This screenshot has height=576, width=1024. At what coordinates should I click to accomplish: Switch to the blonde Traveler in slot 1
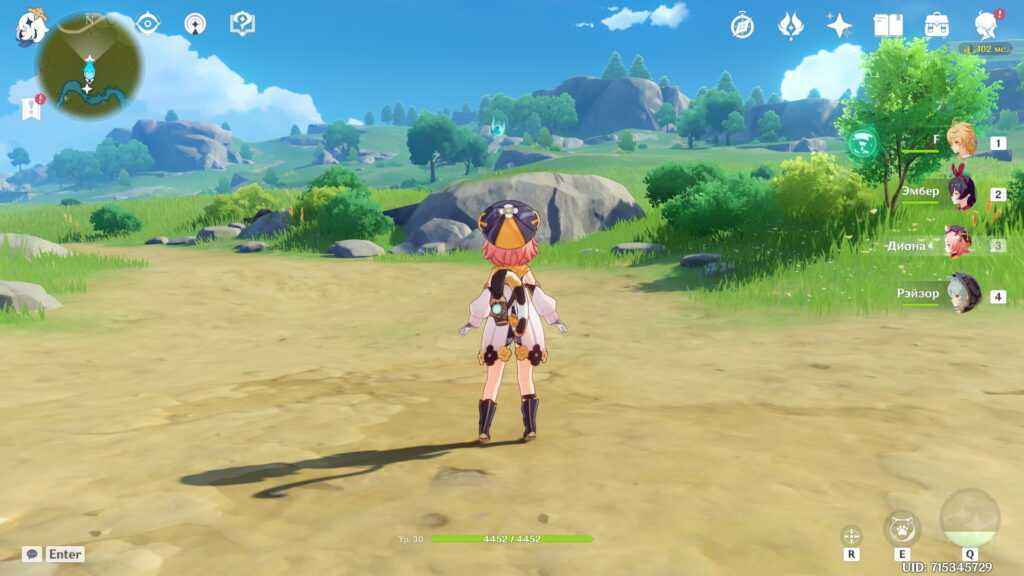[x=962, y=144]
